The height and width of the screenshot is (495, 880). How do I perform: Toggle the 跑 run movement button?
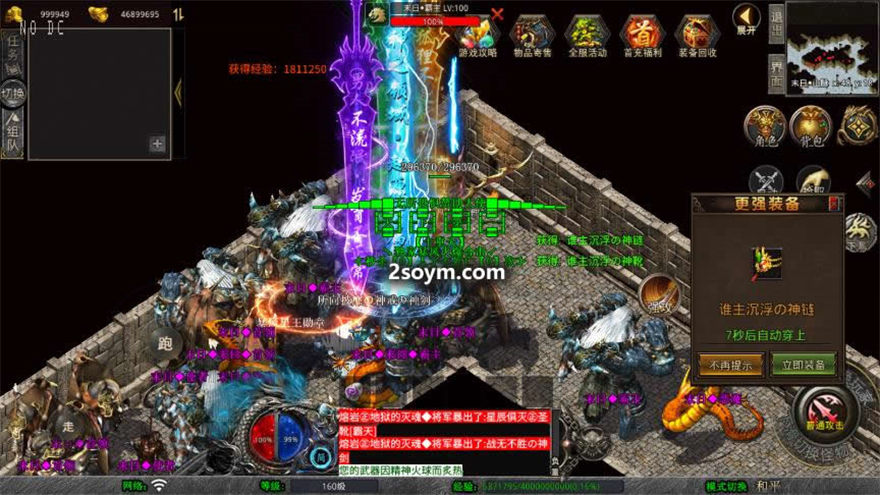[x=165, y=341]
